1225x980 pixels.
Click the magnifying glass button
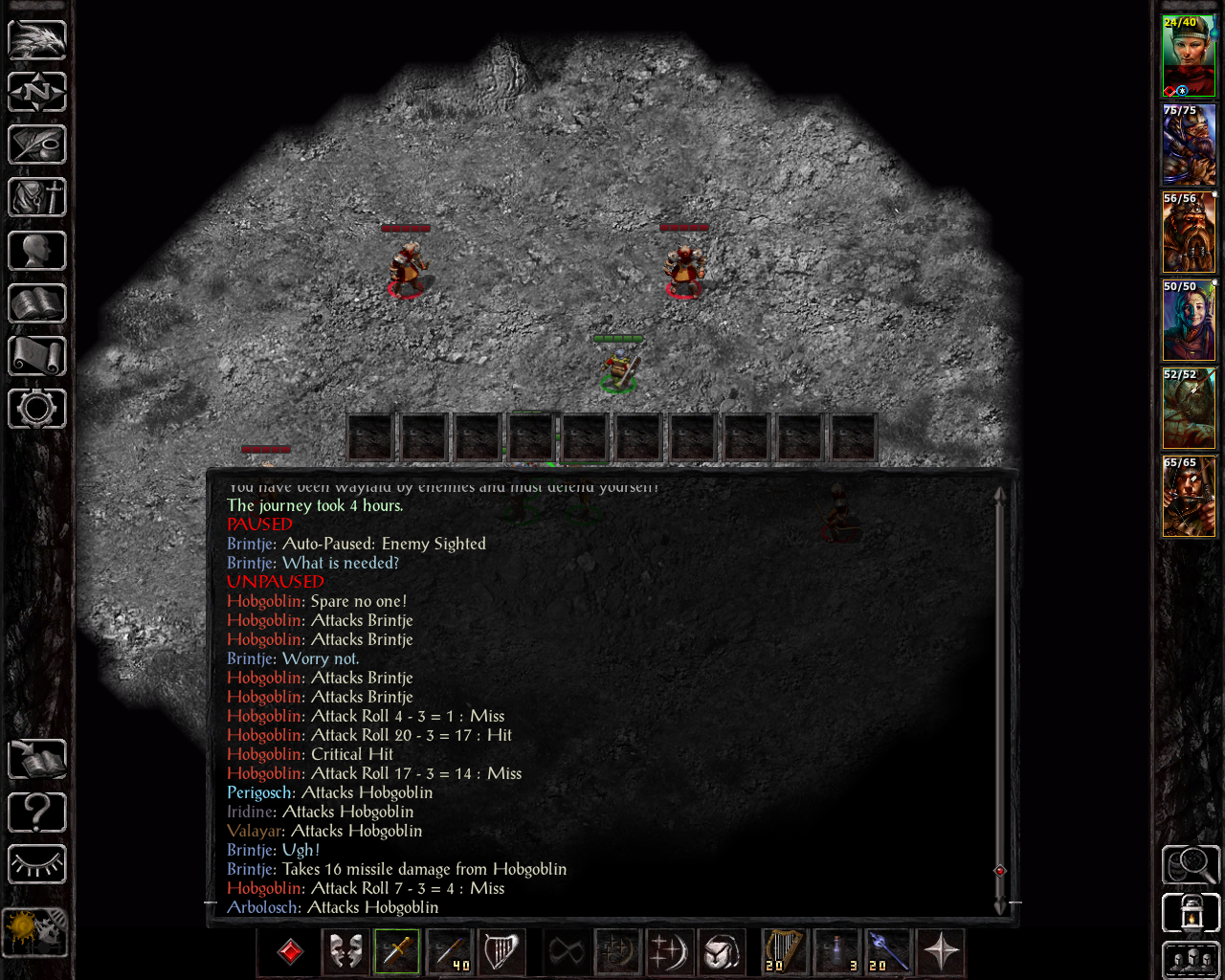click(1191, 864)
